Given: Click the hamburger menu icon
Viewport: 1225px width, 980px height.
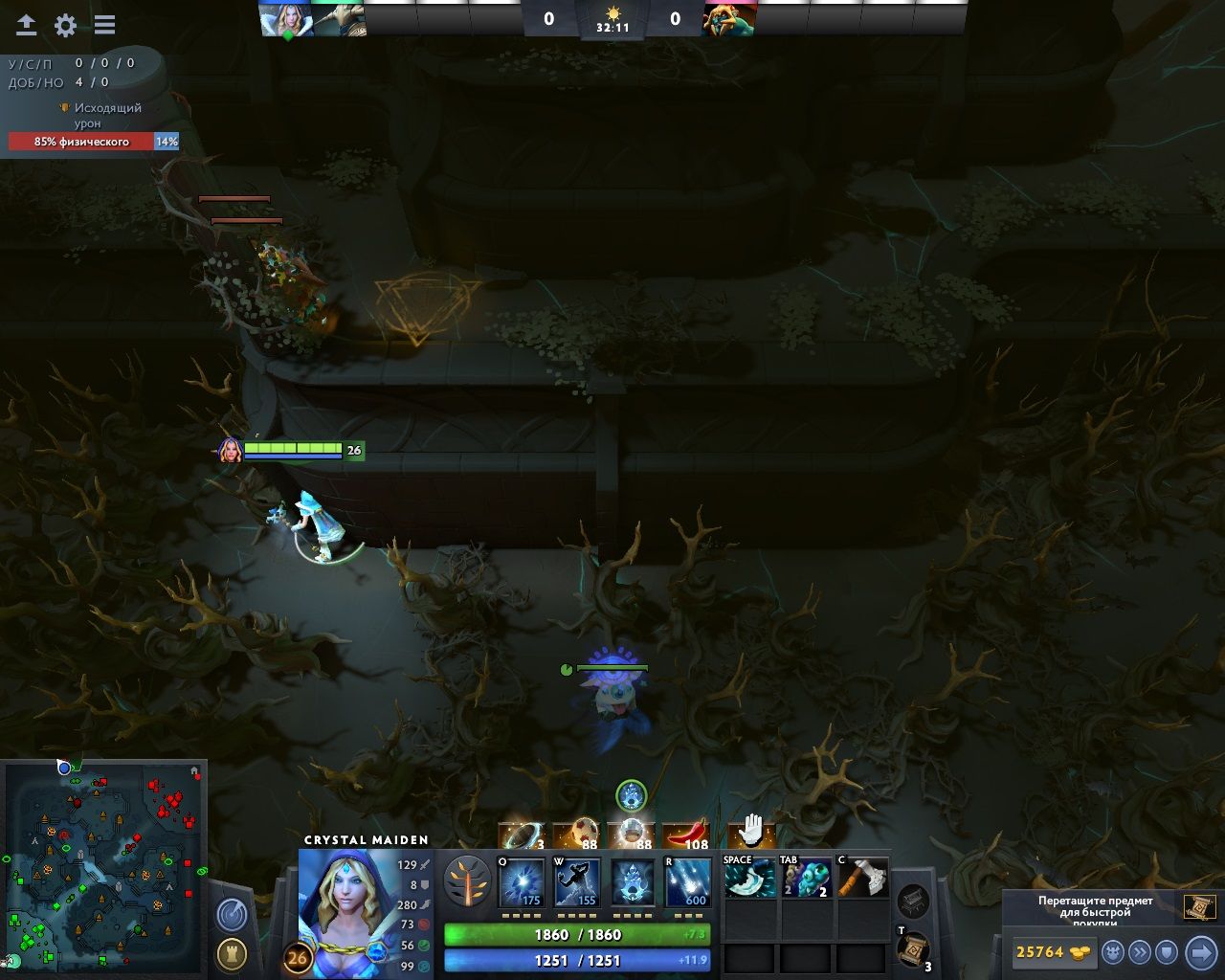Looking at the screenshot, I should [104, 25].
